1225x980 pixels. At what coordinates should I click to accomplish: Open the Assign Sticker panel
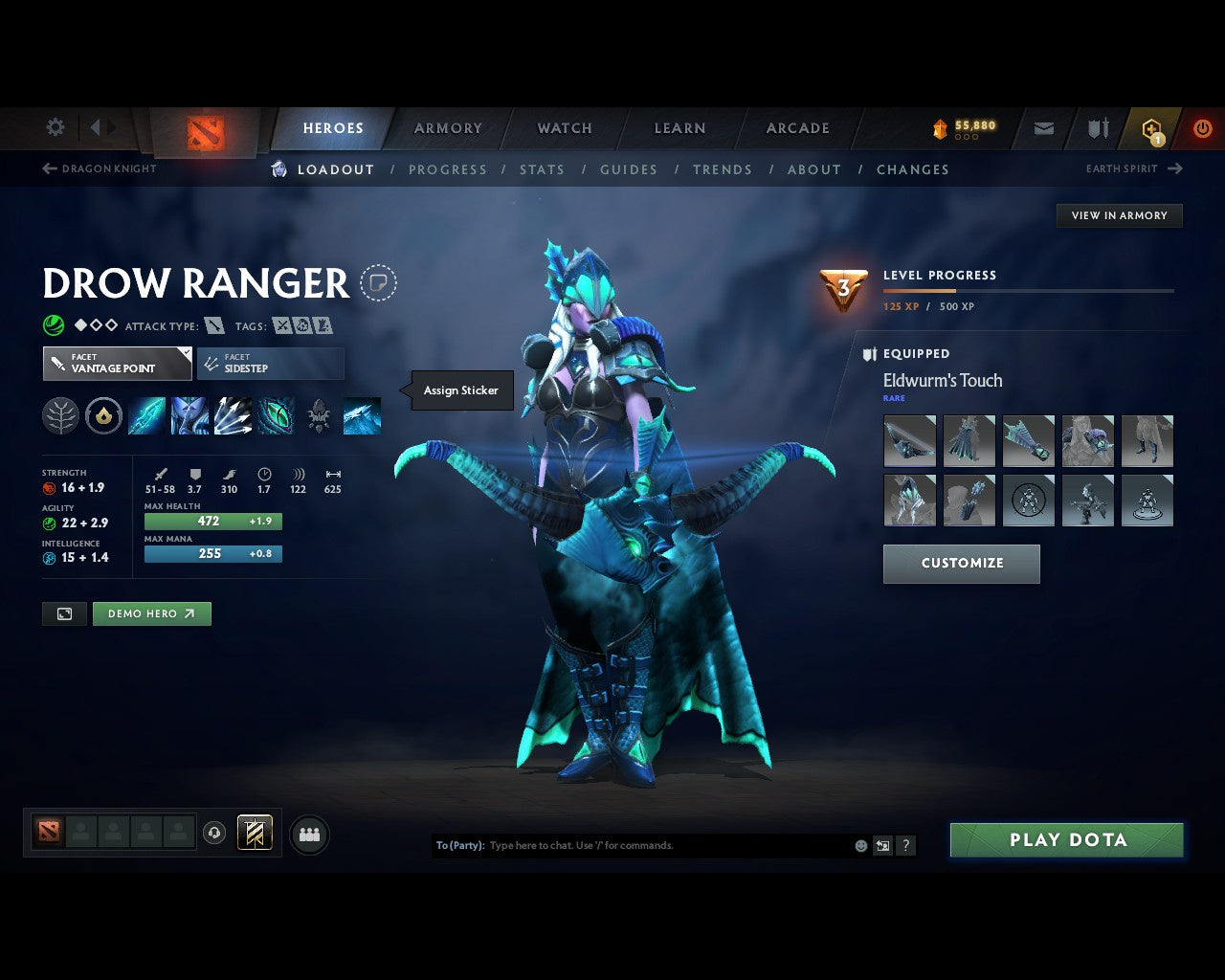coord(460,390)
